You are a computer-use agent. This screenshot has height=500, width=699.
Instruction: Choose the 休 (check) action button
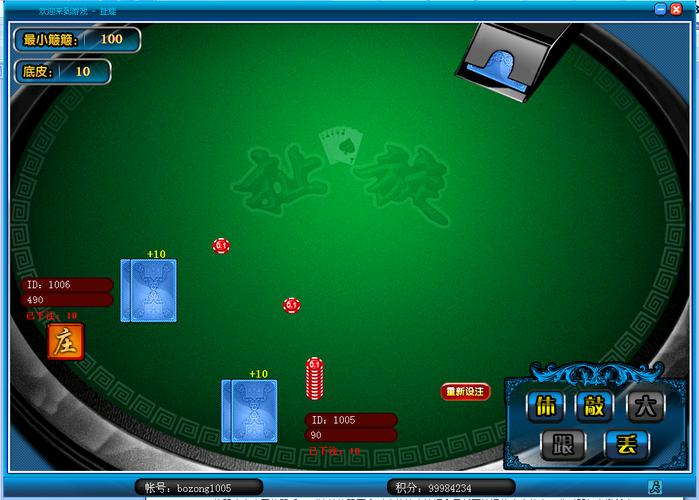545,407
